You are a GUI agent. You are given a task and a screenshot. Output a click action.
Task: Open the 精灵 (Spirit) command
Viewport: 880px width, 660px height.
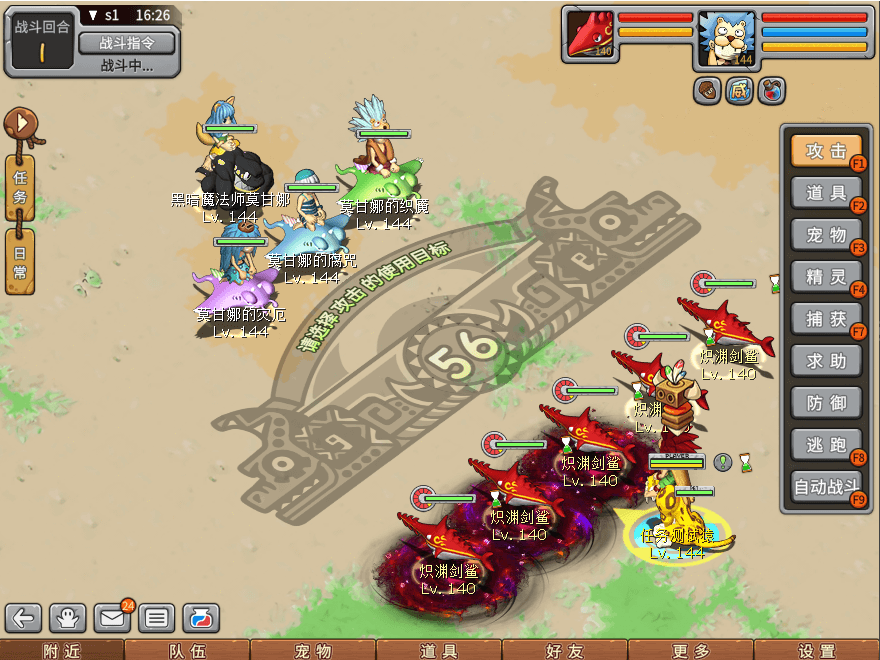[826, 277]
